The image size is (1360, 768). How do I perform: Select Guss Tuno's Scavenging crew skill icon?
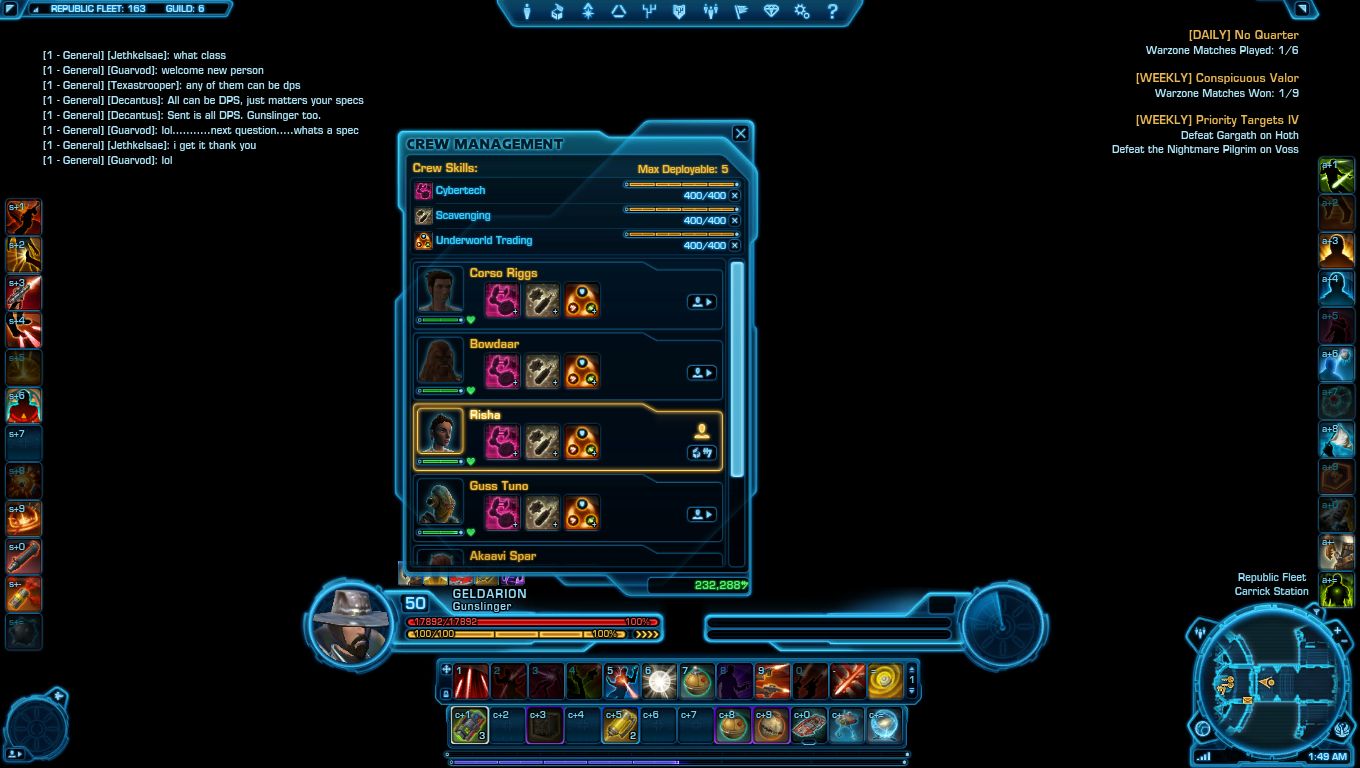542,513
